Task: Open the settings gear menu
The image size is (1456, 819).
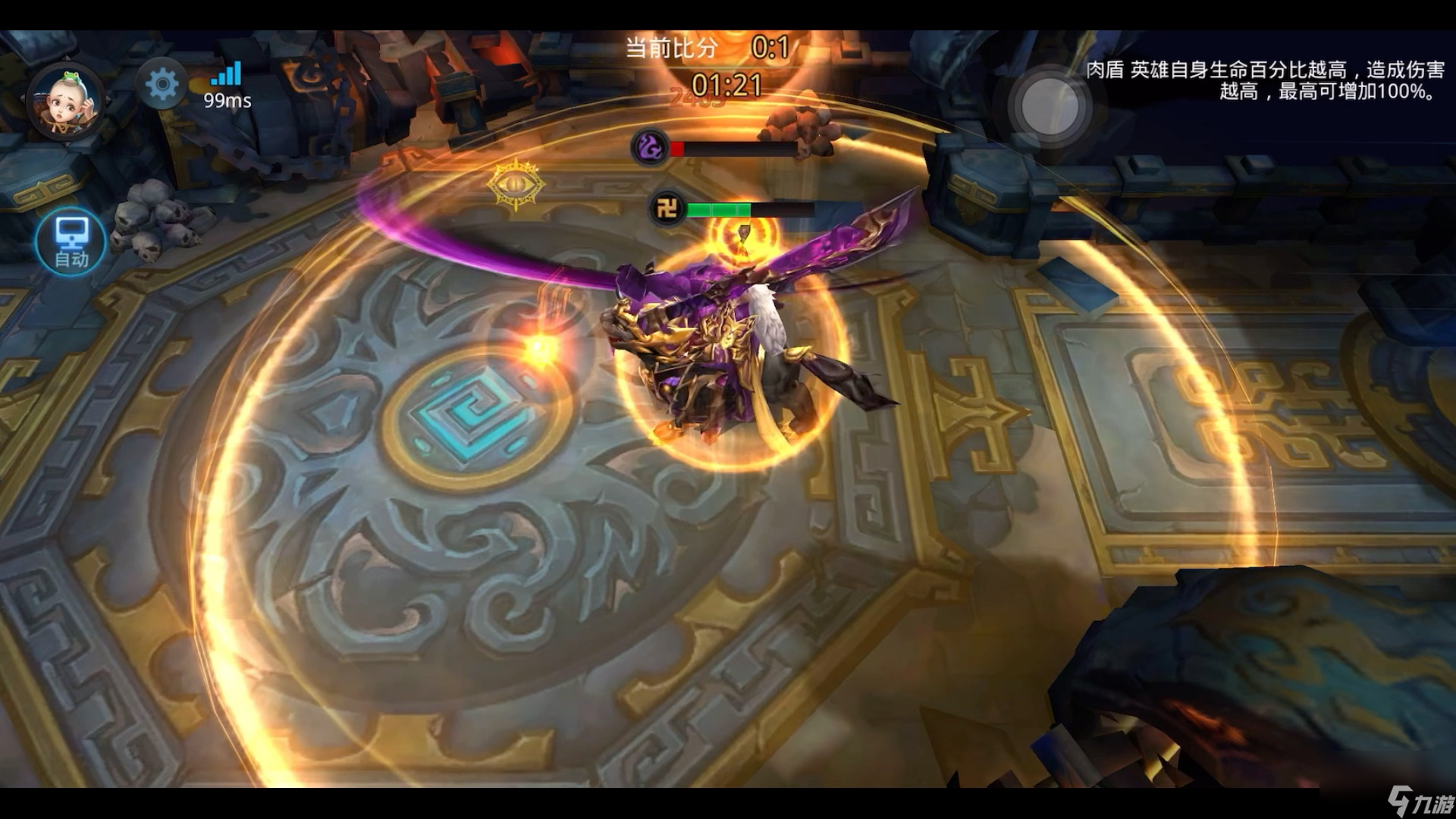Action: point(162,84)
